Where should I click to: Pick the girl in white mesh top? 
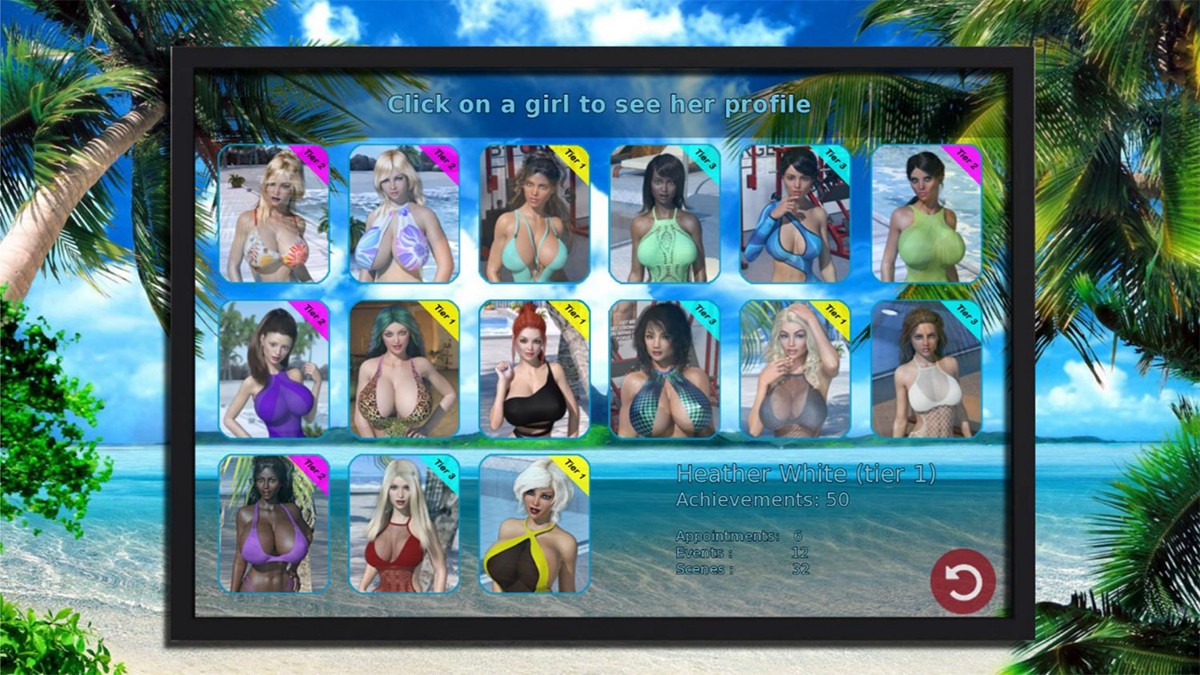(926, 369)
